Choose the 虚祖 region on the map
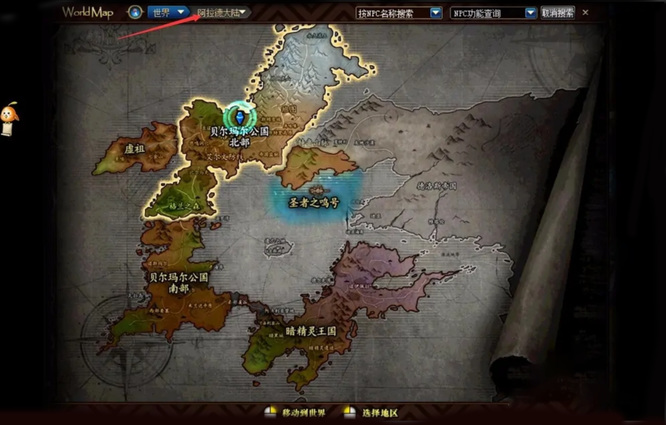666x425 pixels. click(133, 147)
